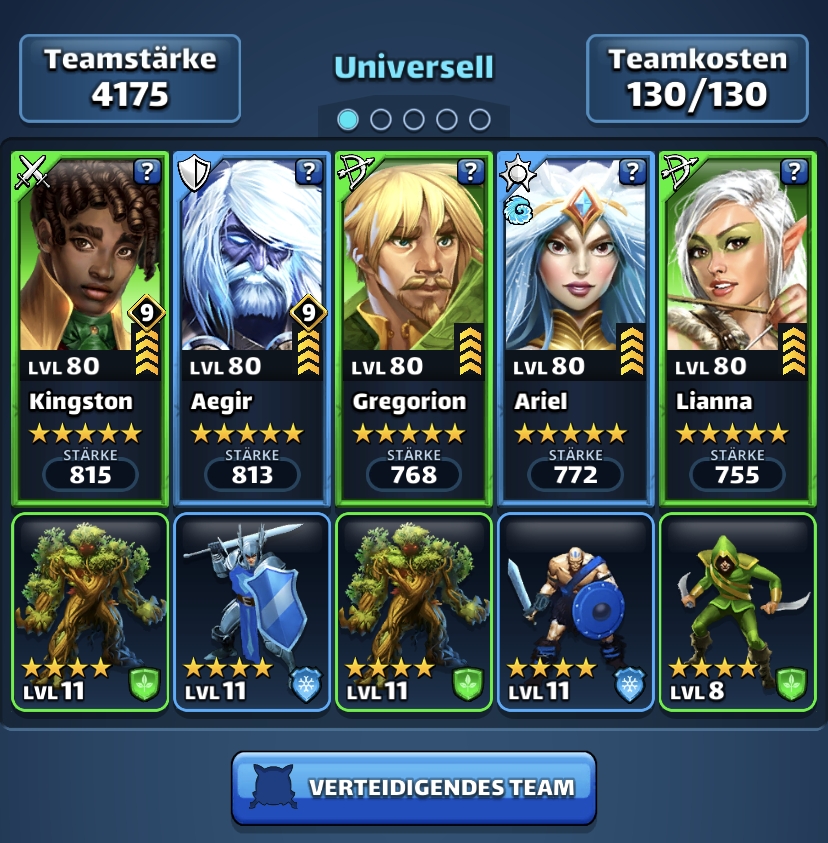Viewport: 828px width, 843px height.
Task: Pick the Ariel hero card
Action: pos(576,300)
